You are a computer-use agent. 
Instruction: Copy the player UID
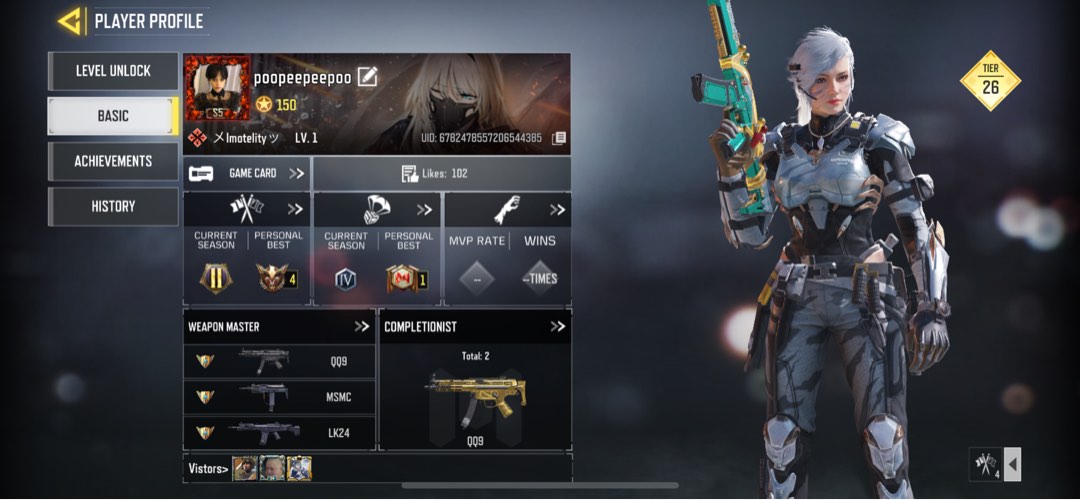[558, 138]
